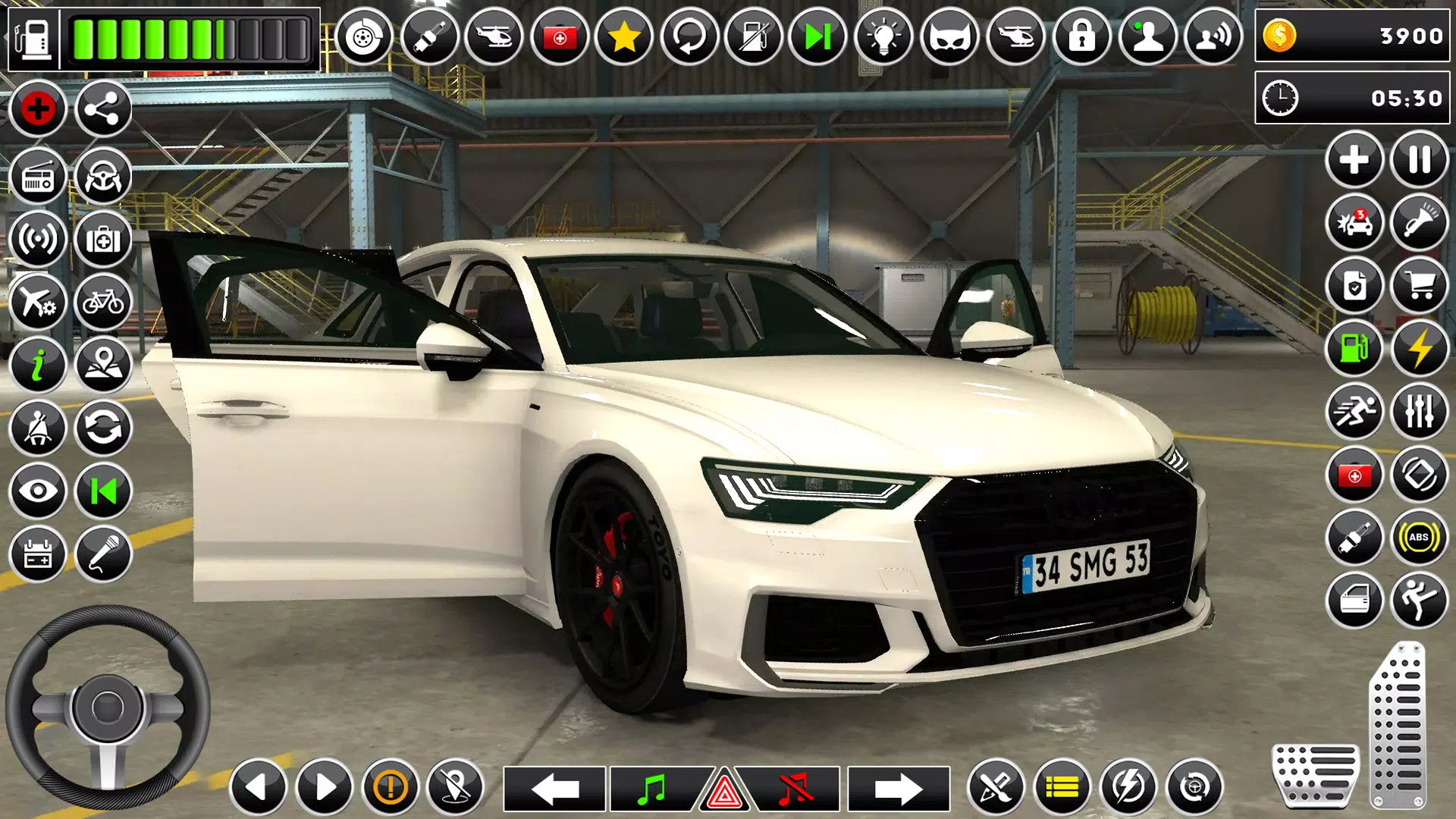The image size is (1456, 819).
Task: Click the bicycle icon
Action: coord(103,303)
